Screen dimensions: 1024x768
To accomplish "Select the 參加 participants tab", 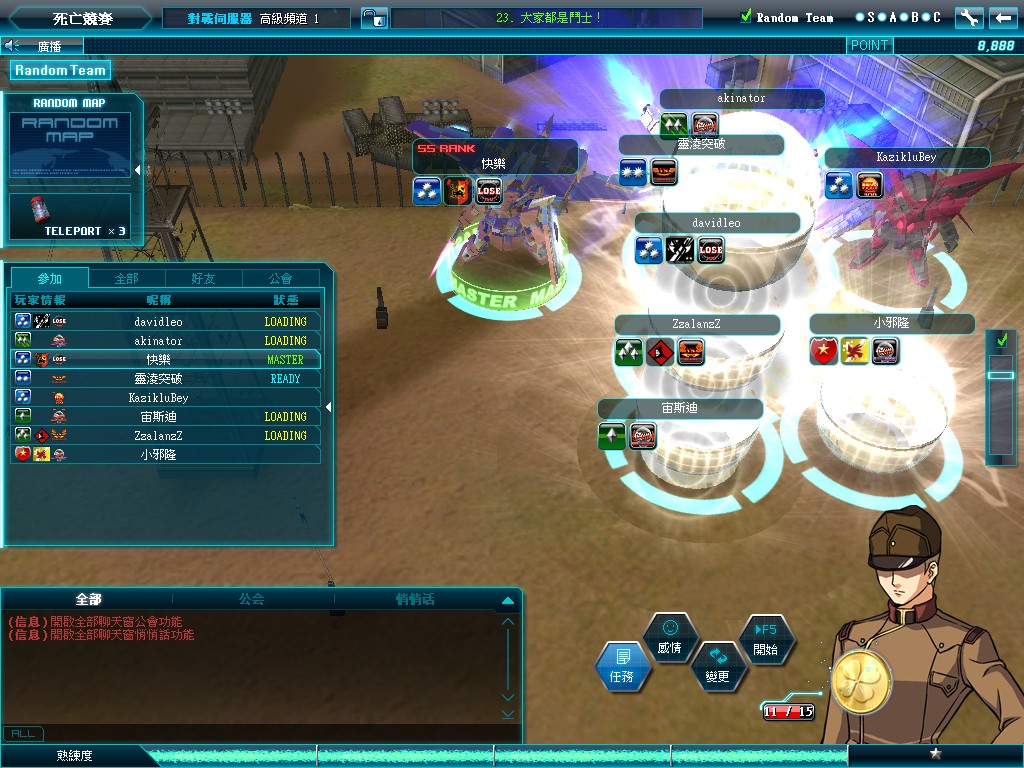I will [x=49, y=278].
